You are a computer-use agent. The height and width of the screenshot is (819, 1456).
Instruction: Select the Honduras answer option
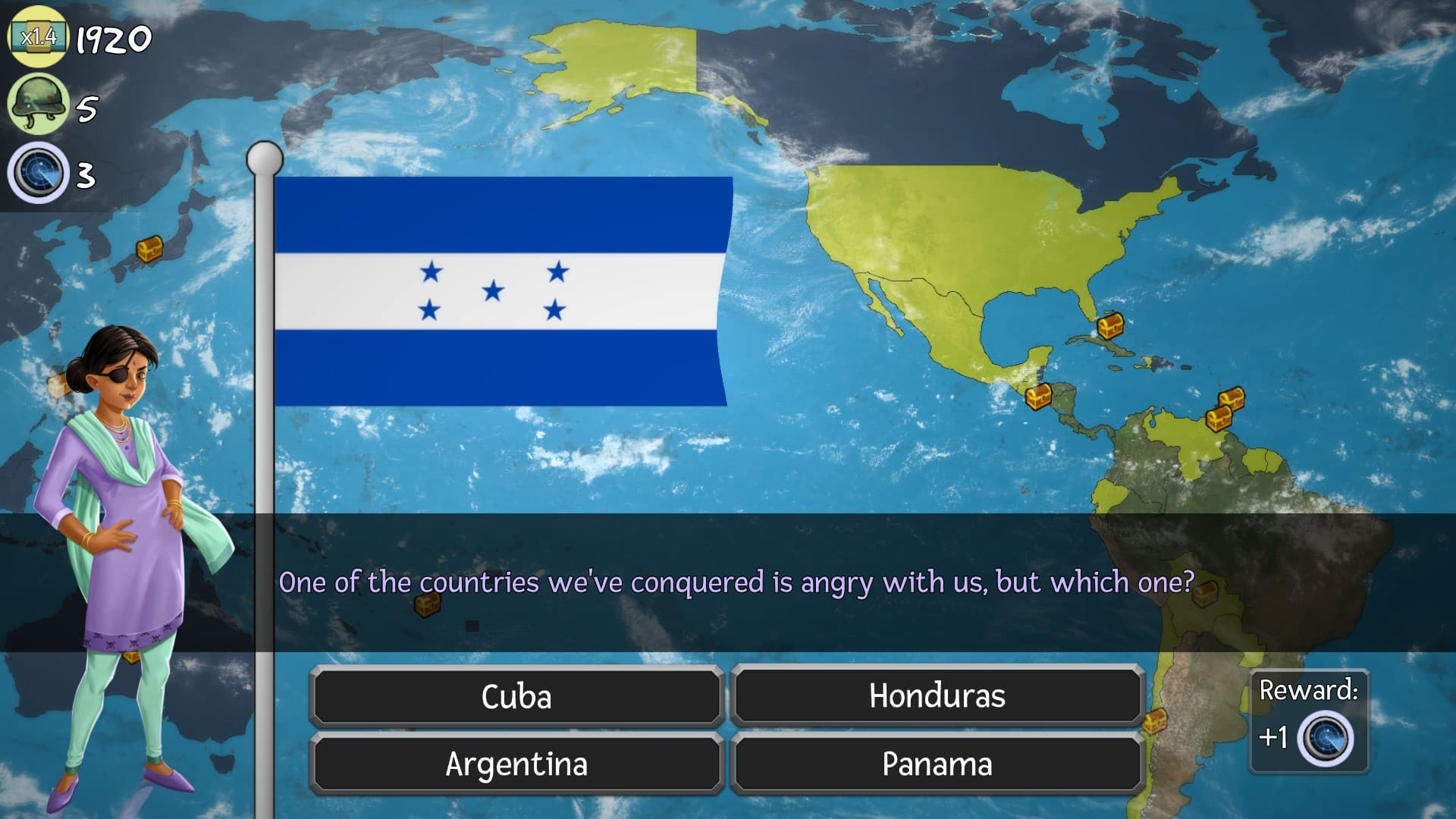click(937, 696)
